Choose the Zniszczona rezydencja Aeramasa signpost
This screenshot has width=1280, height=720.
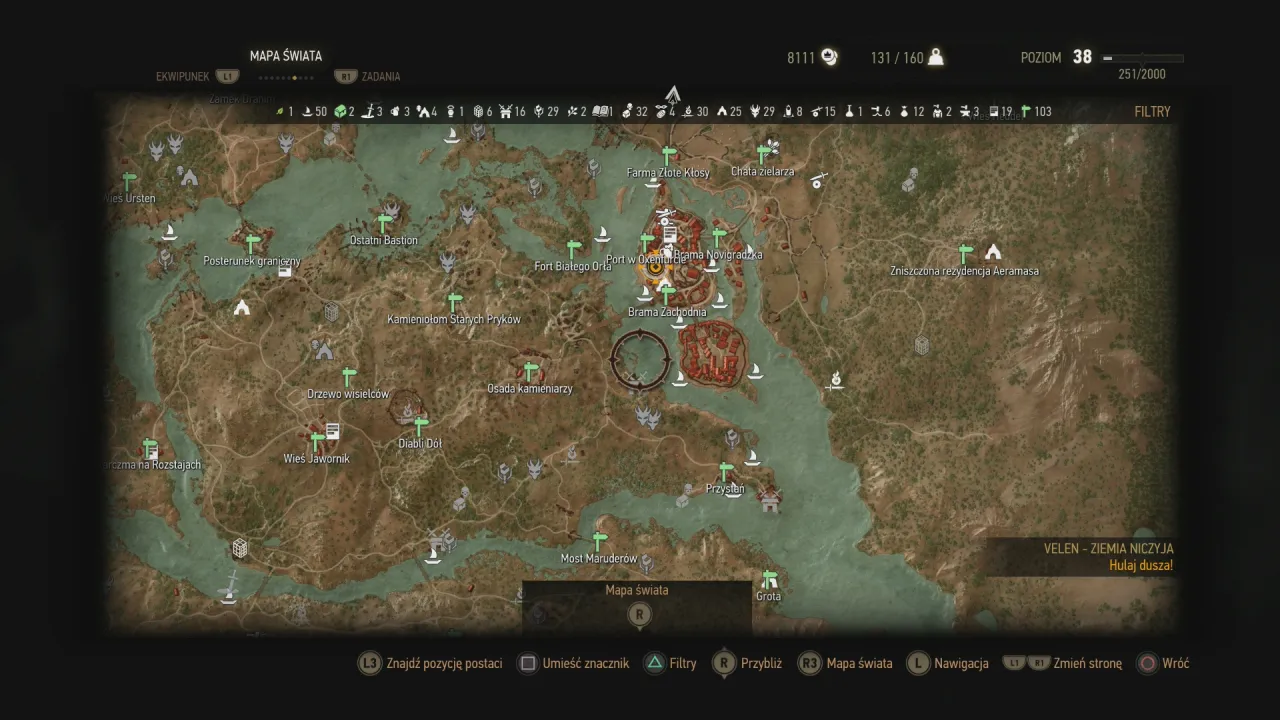pyautogui.click(x=965, y=254)
